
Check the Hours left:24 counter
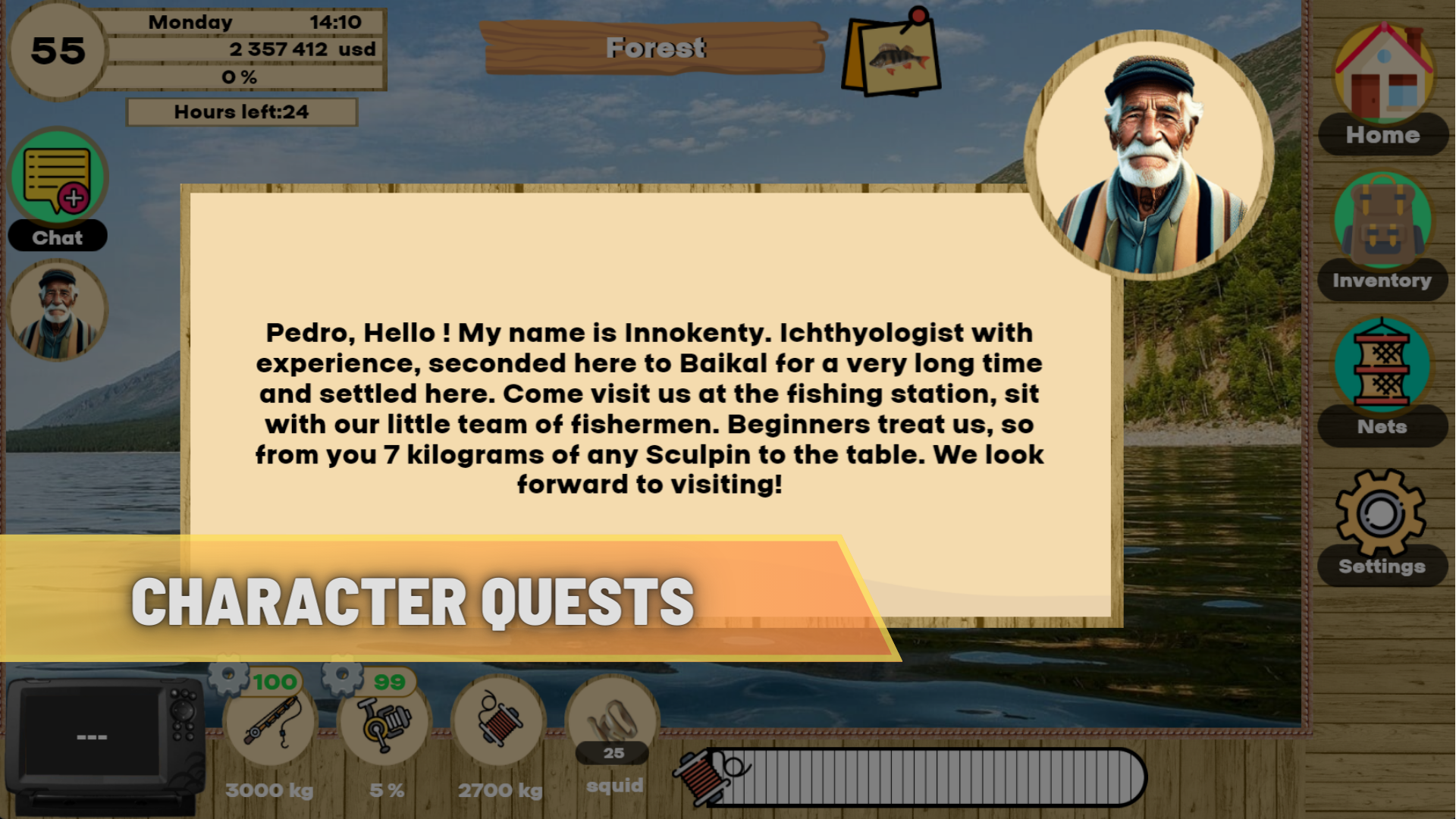click(241, 111)
